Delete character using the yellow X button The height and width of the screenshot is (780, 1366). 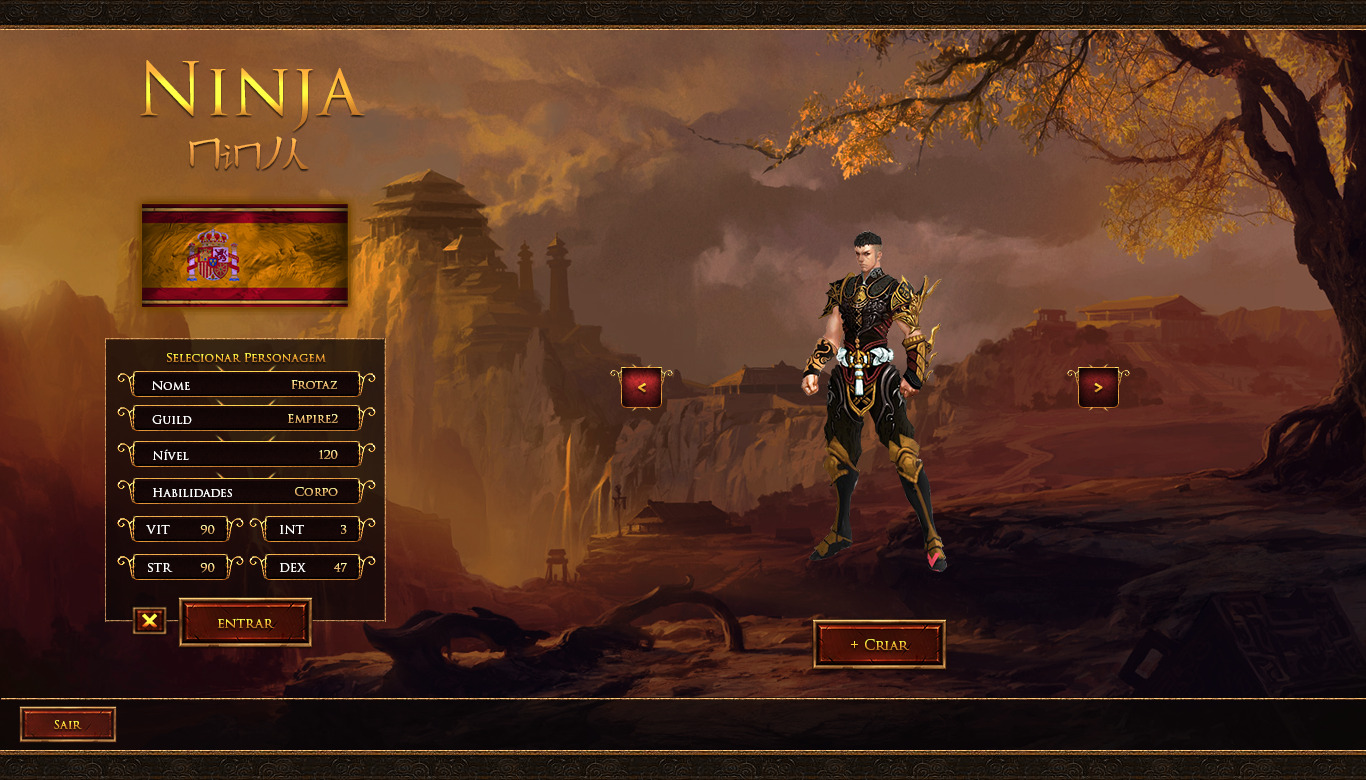point(149,621)
